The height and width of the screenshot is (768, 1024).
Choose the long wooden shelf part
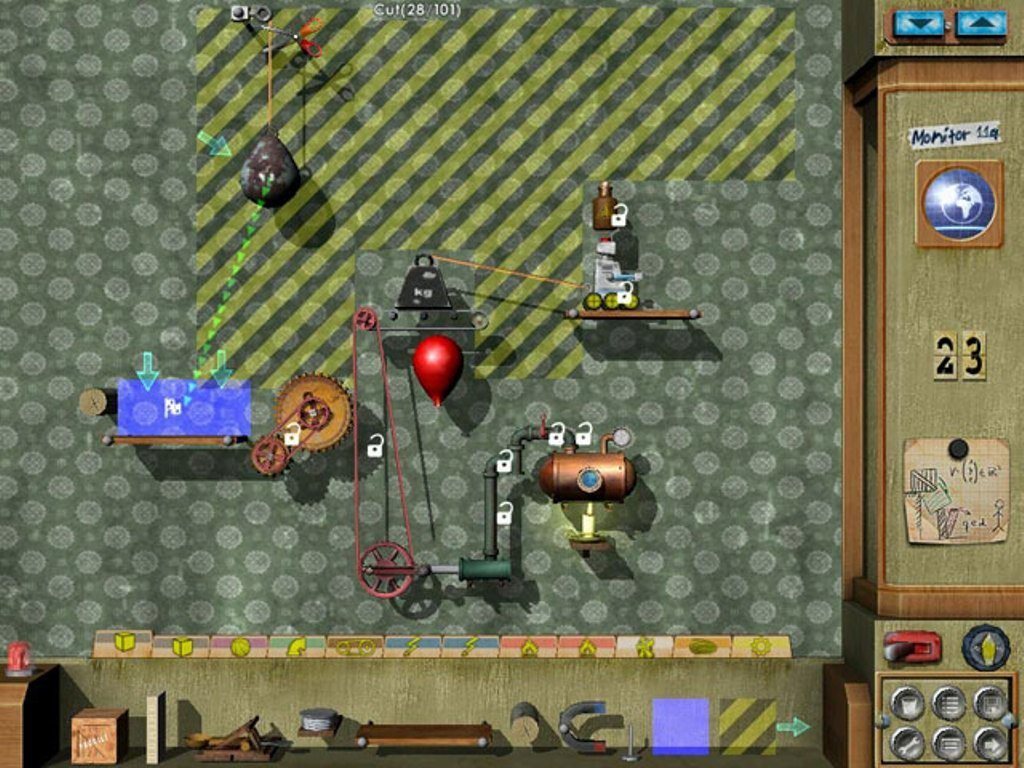click(x=423, y=735)
